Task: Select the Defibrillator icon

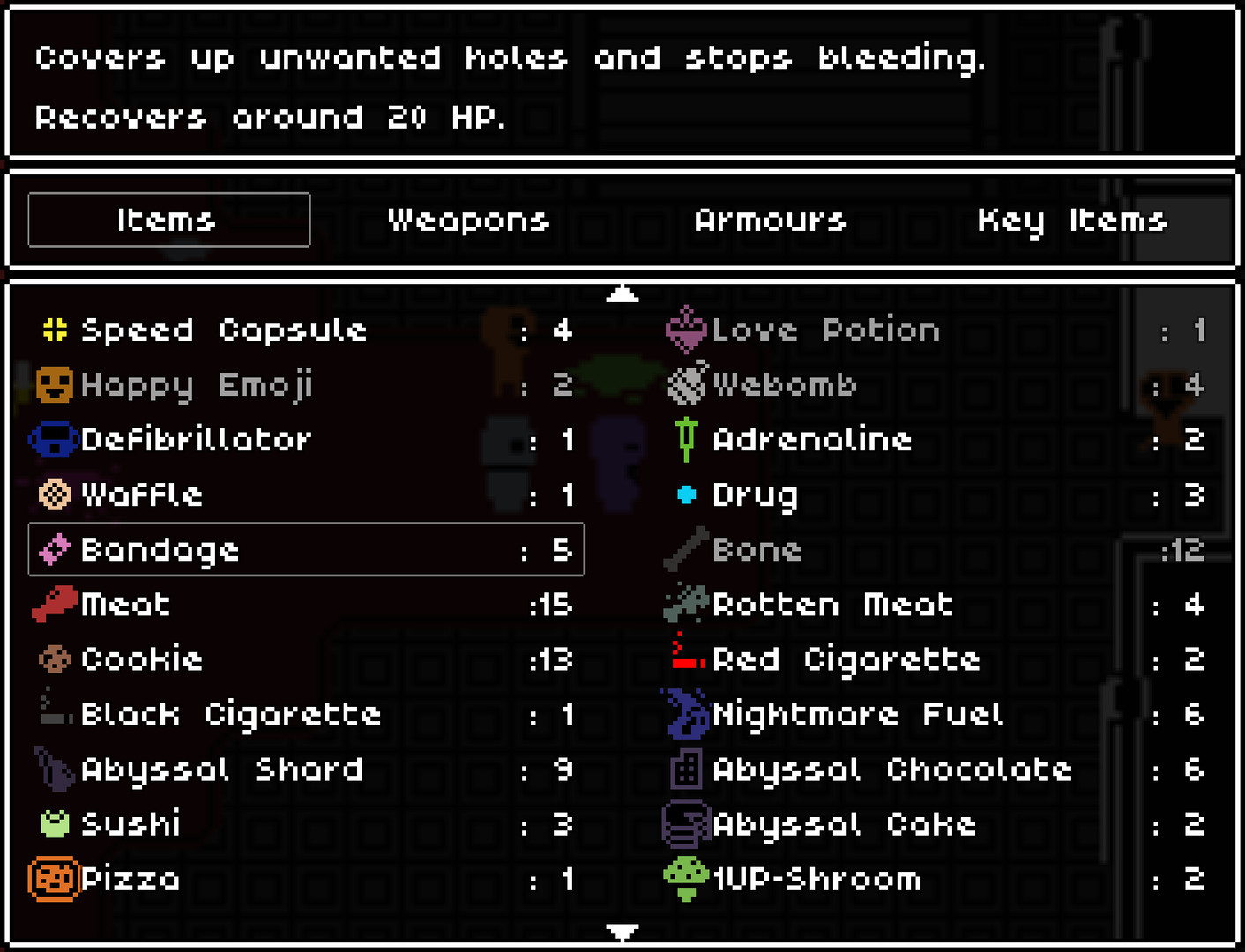Action: tap(52, 439)
